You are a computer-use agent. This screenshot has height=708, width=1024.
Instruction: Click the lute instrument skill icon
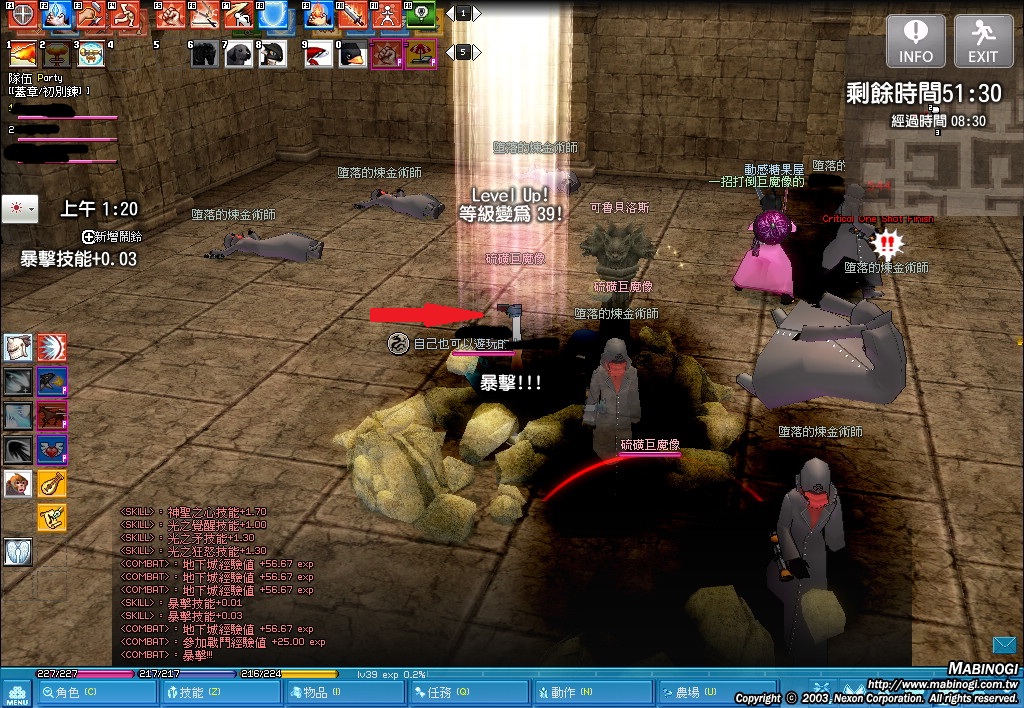[x=52, y=484]
